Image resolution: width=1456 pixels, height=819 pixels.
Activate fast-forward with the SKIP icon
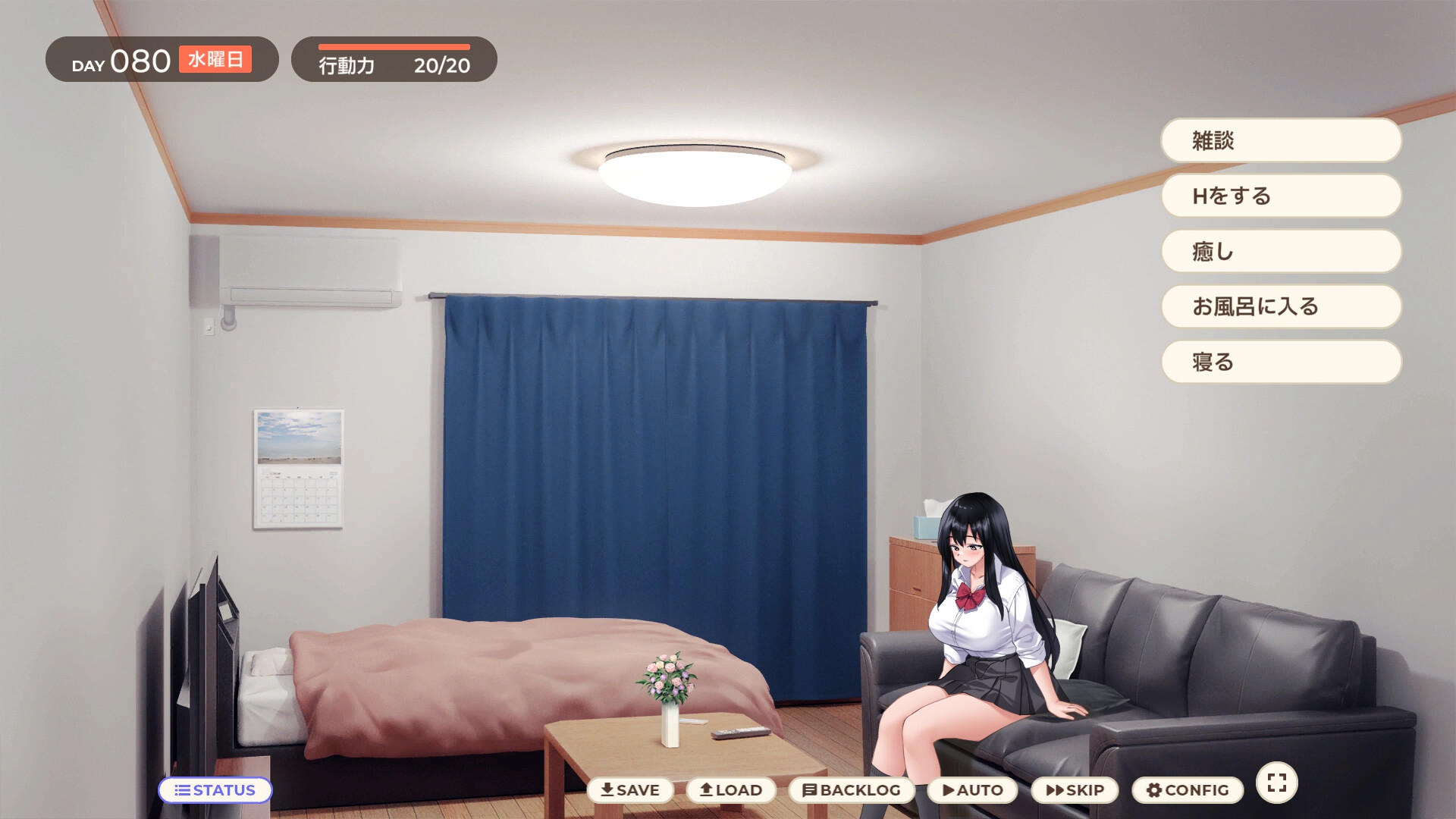pyautogui.click(x=1052, y=789)
